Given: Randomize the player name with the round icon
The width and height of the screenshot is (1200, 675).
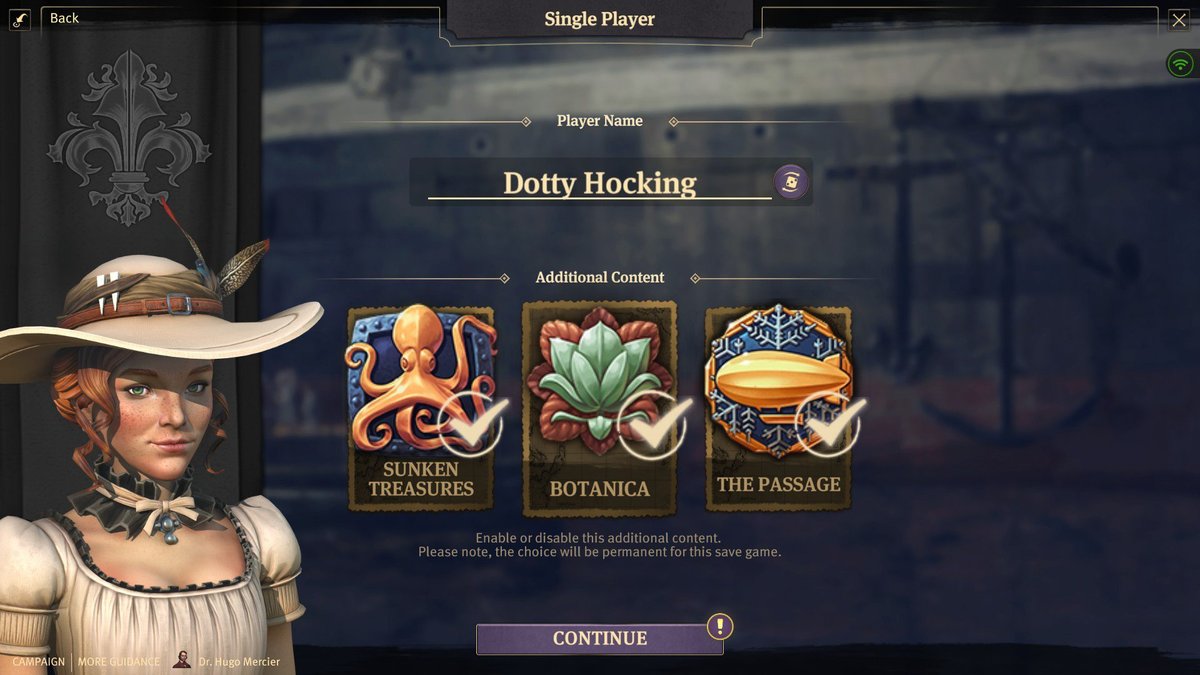Looking at the screenshot, I should pyautogui.click(x=791, y=182).
